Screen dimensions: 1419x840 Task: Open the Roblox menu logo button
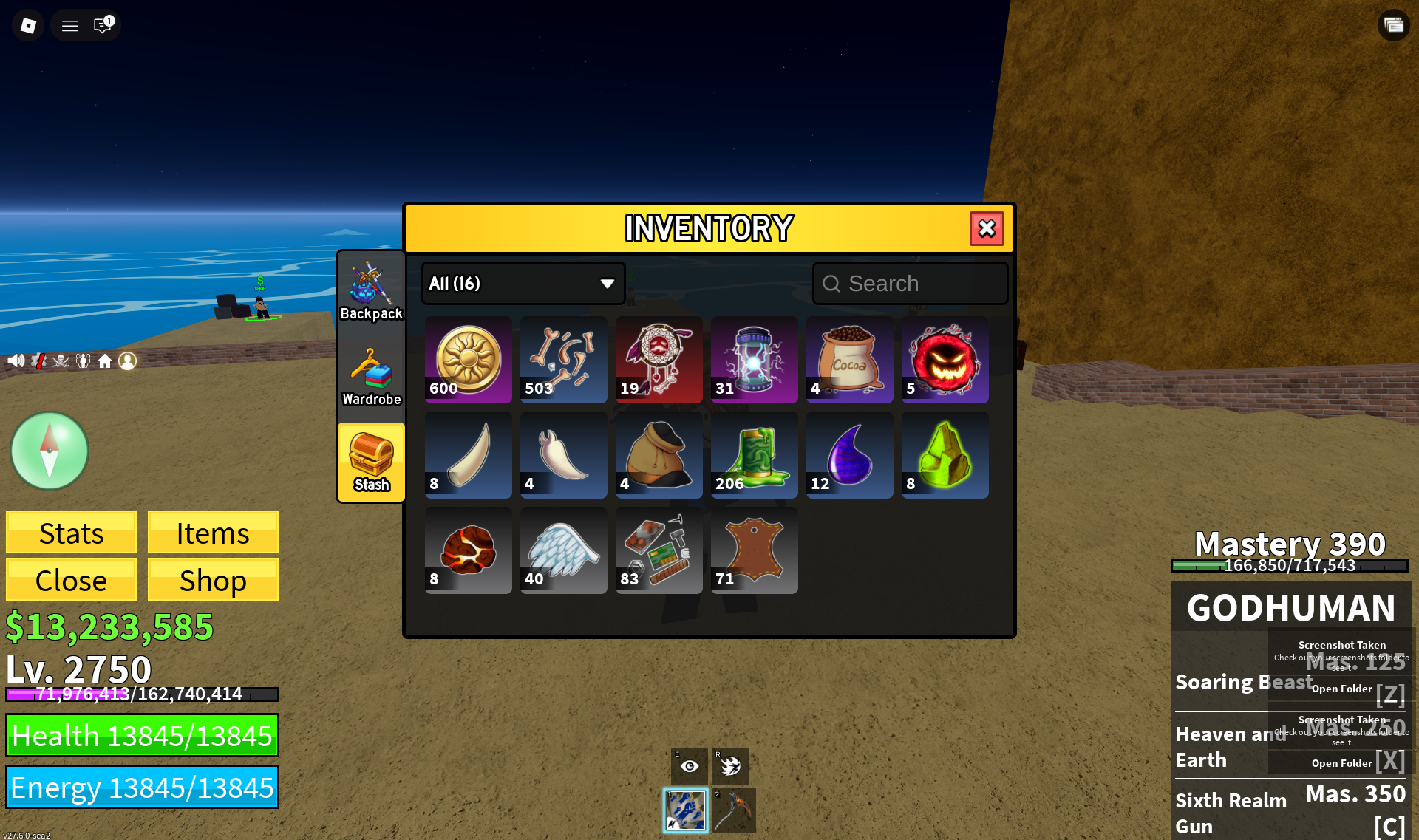click(28, 26)
